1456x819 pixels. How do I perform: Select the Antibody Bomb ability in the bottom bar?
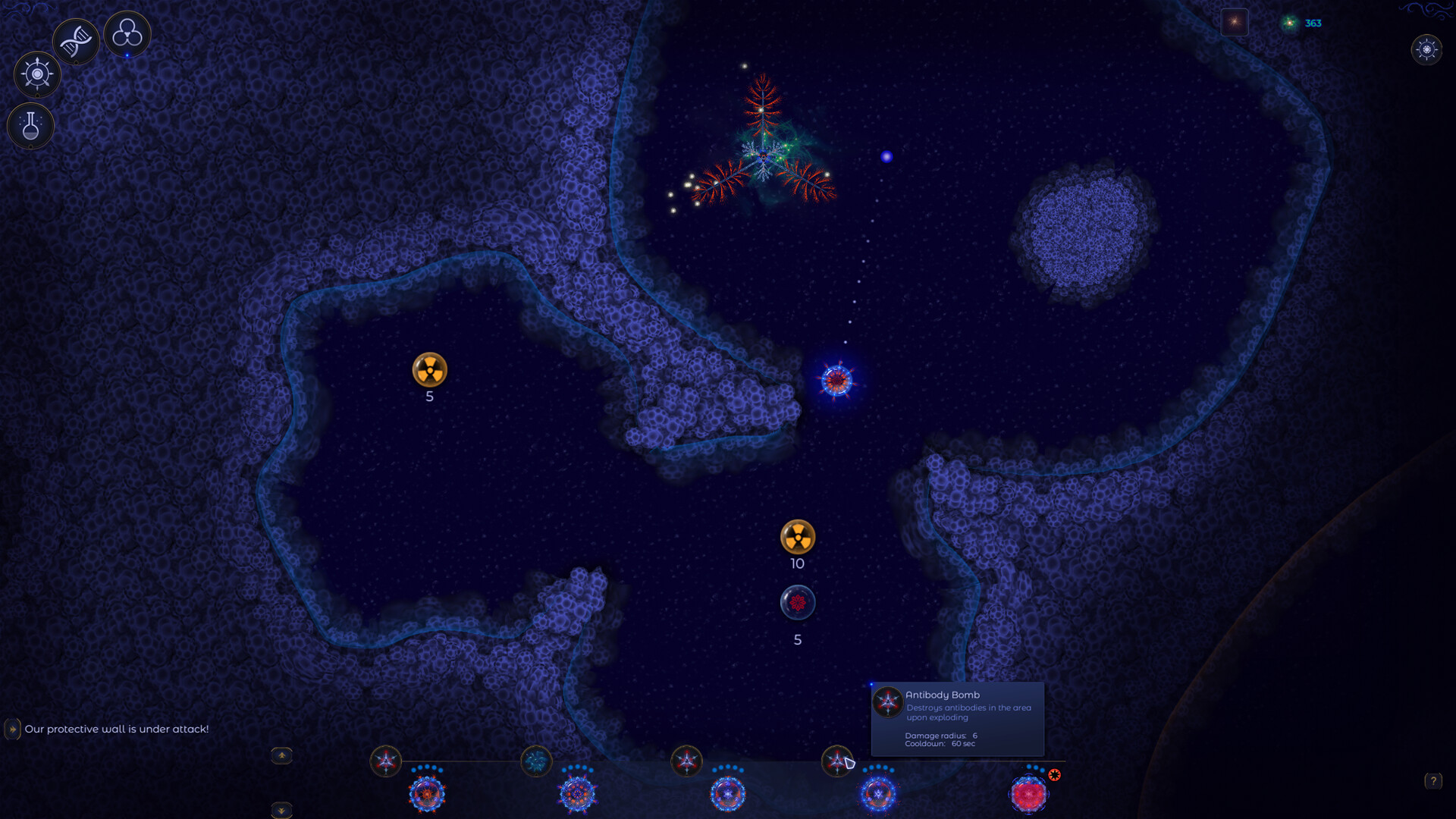pyautogui.click(x=837, y=762)
